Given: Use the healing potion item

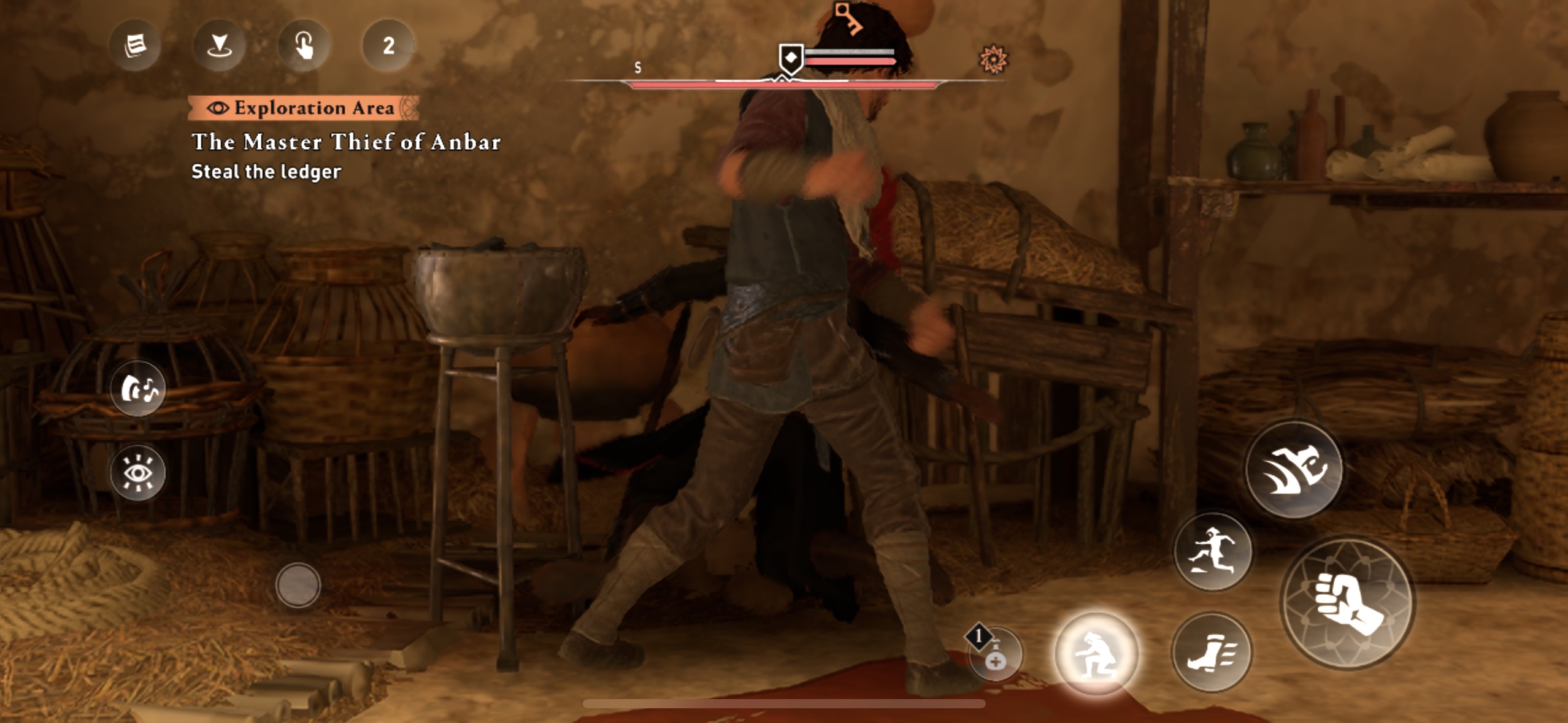Looking at the screenshot, I should coord(995,654).
